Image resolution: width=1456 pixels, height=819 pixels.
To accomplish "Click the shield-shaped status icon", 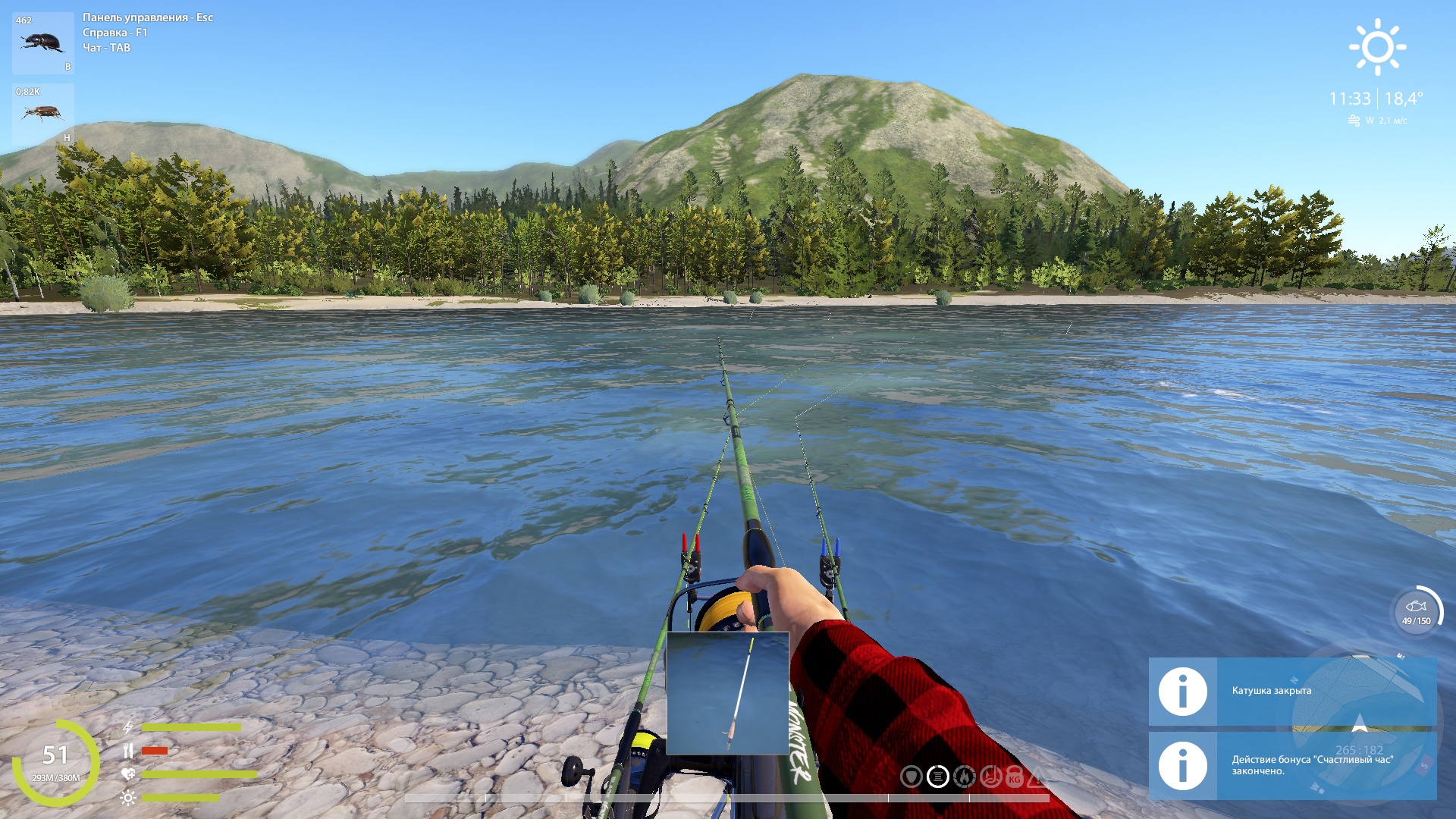I will 911,777.
